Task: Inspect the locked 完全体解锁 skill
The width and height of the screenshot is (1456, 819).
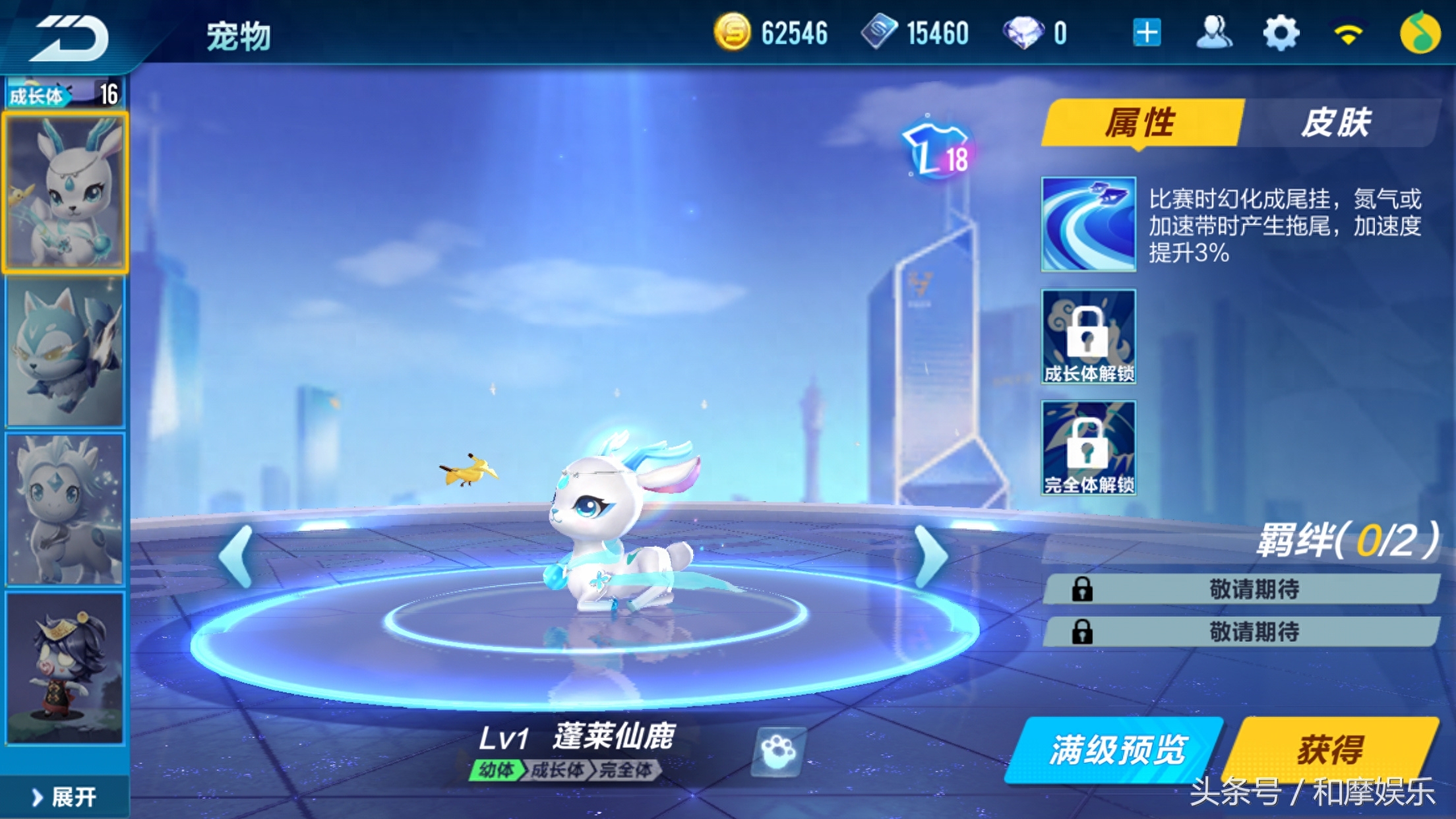Action: [1088, 448]
